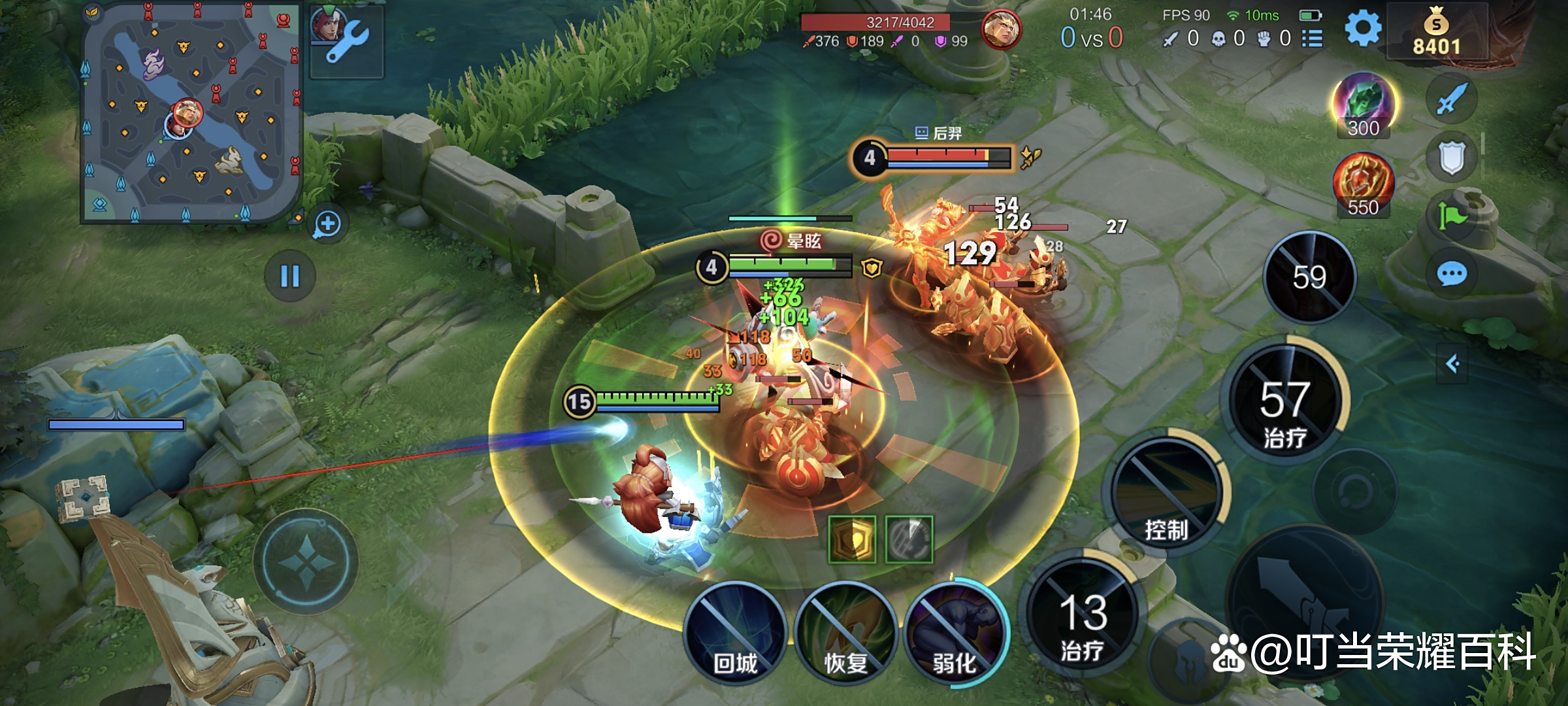Expand the side panel with the arrow
1568x706 pixels.
click(x=1452, y=363)
